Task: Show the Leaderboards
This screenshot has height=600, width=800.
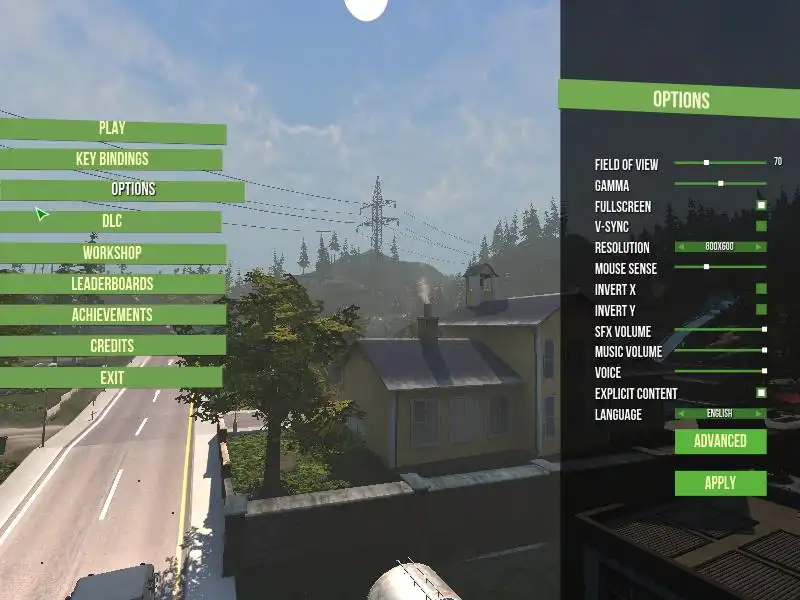Action: coord(112,284)
